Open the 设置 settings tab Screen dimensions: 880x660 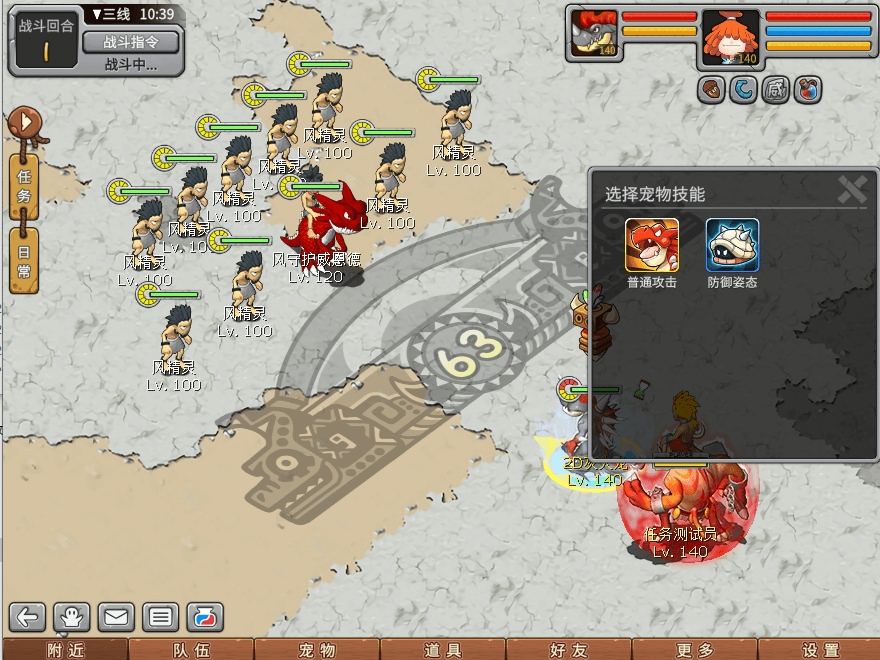(x=820, y=650)
